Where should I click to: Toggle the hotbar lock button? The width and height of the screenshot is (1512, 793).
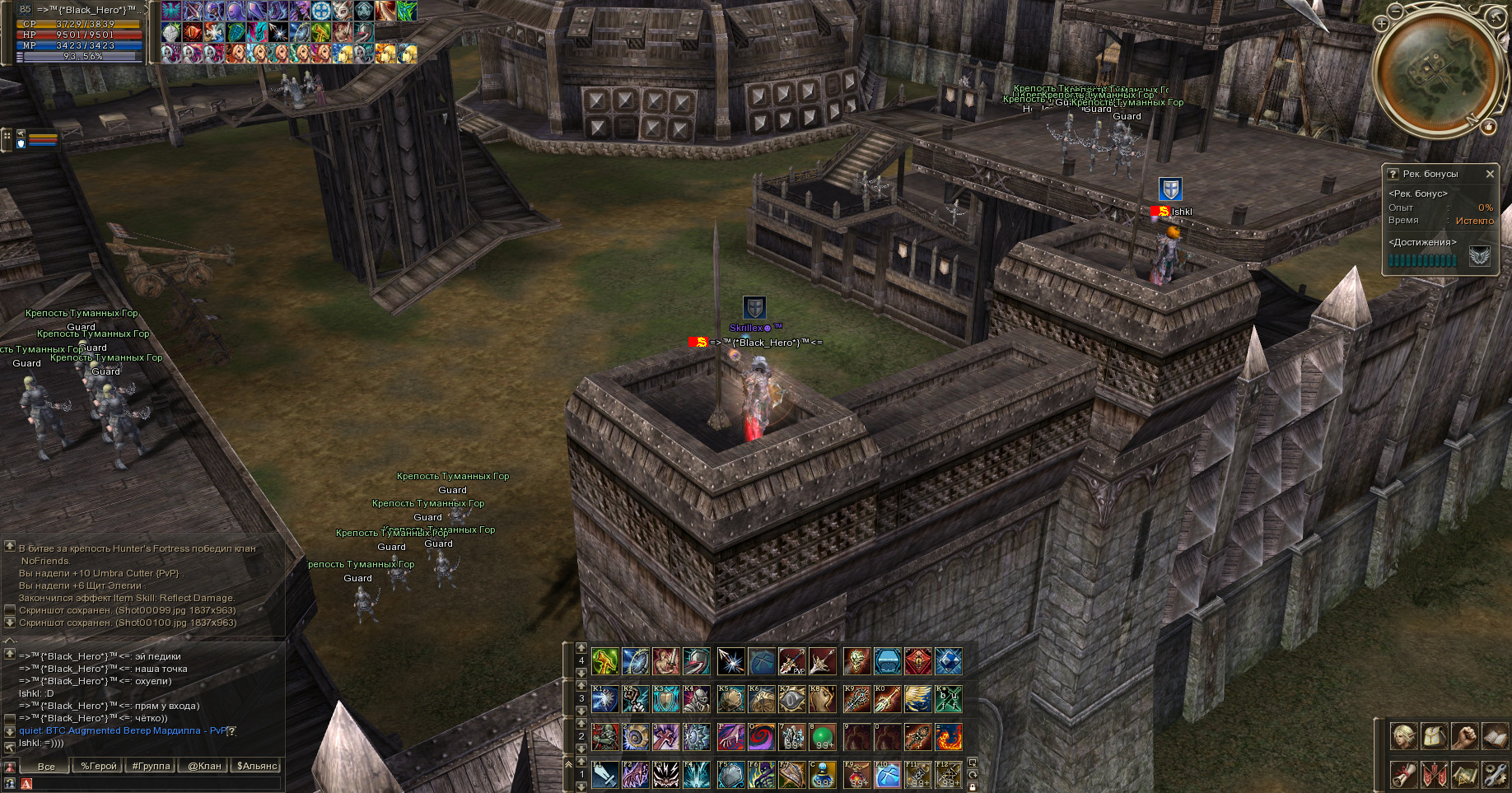point(973,786)
